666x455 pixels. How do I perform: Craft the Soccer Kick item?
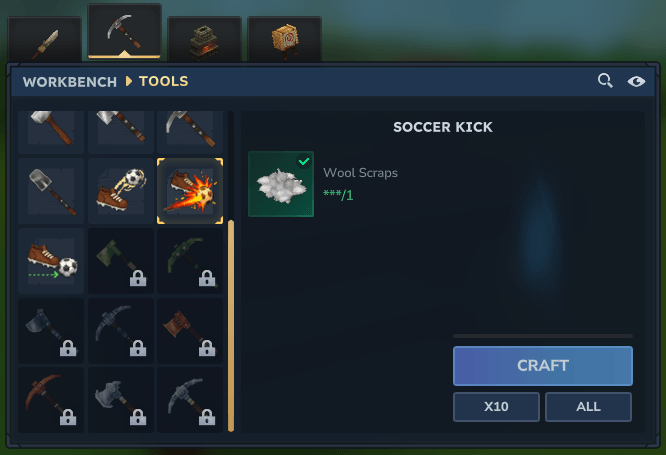click(542, 366)
